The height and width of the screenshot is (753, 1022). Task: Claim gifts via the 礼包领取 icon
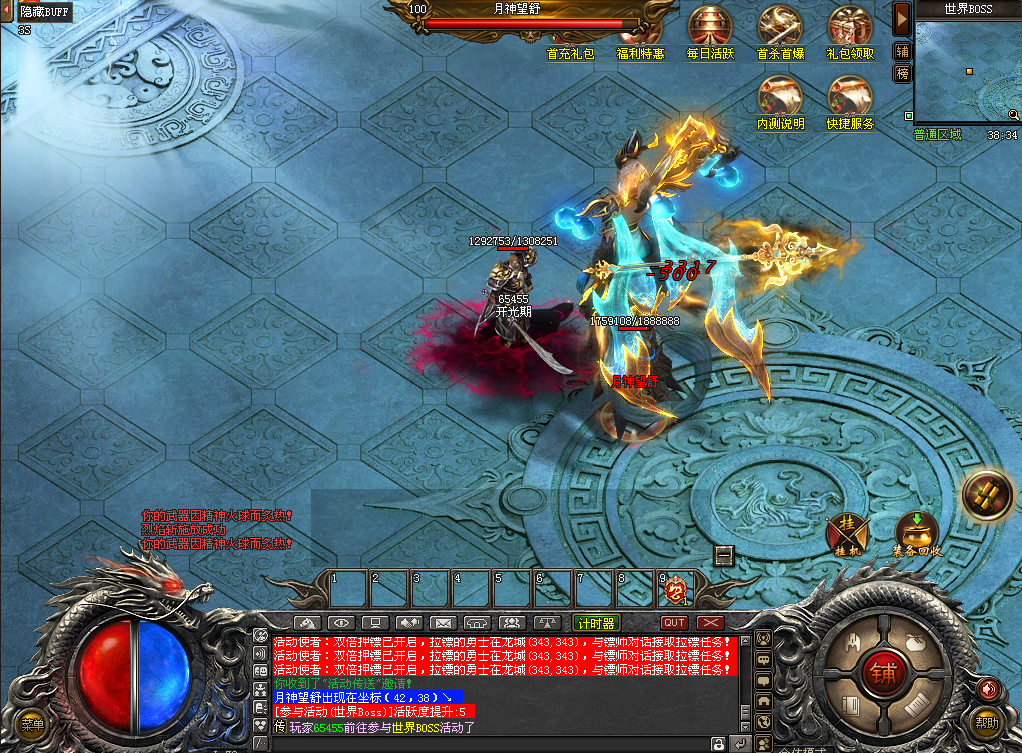850,27
